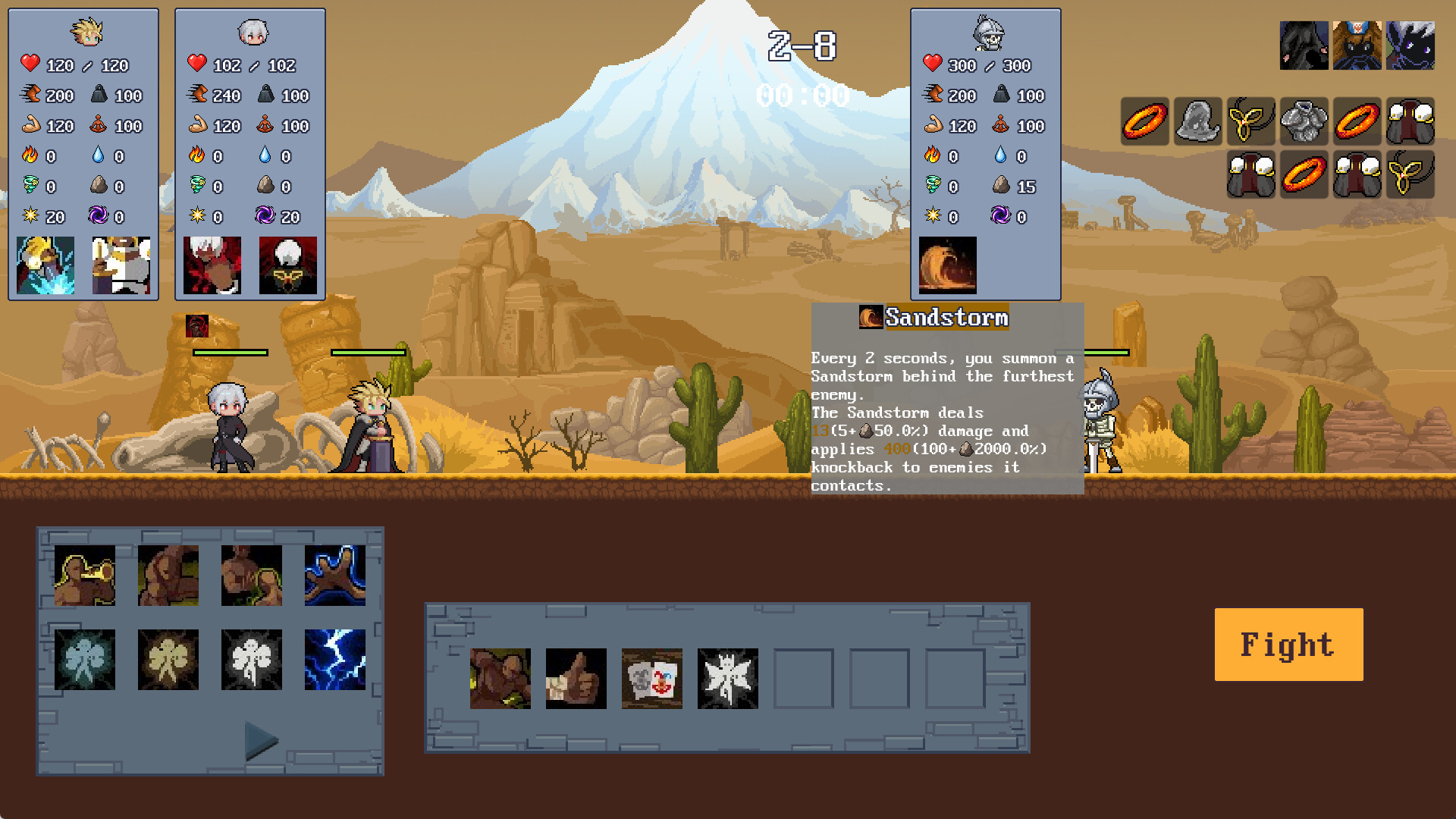Select the teal clover skill icon
This screenshot has height=819, width=1456.
tap(84, 659)
